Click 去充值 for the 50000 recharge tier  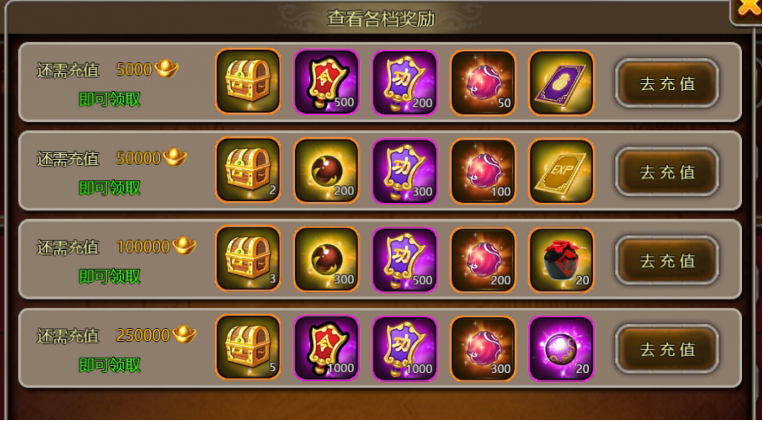pos(667,172)
